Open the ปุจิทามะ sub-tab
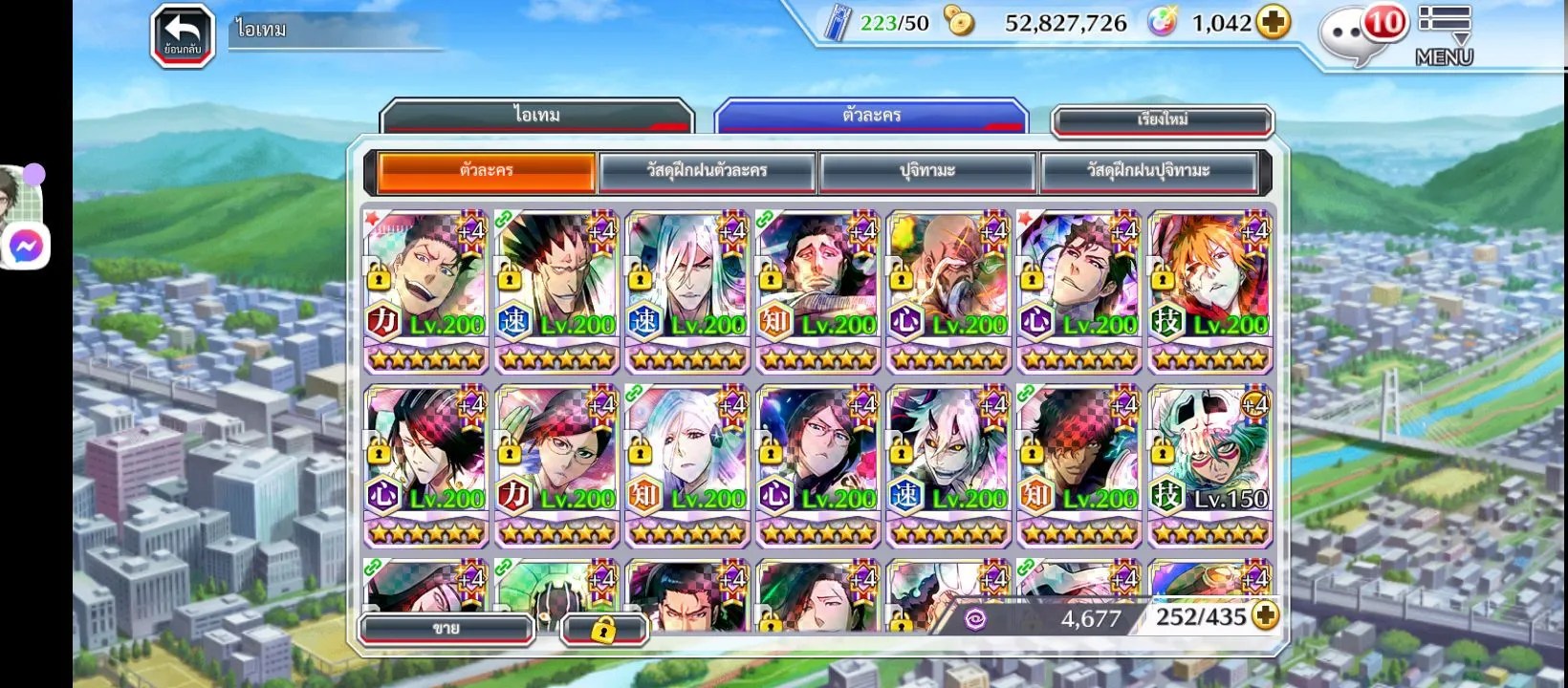This screenshot has width=1568, height=688. point(927,171)
